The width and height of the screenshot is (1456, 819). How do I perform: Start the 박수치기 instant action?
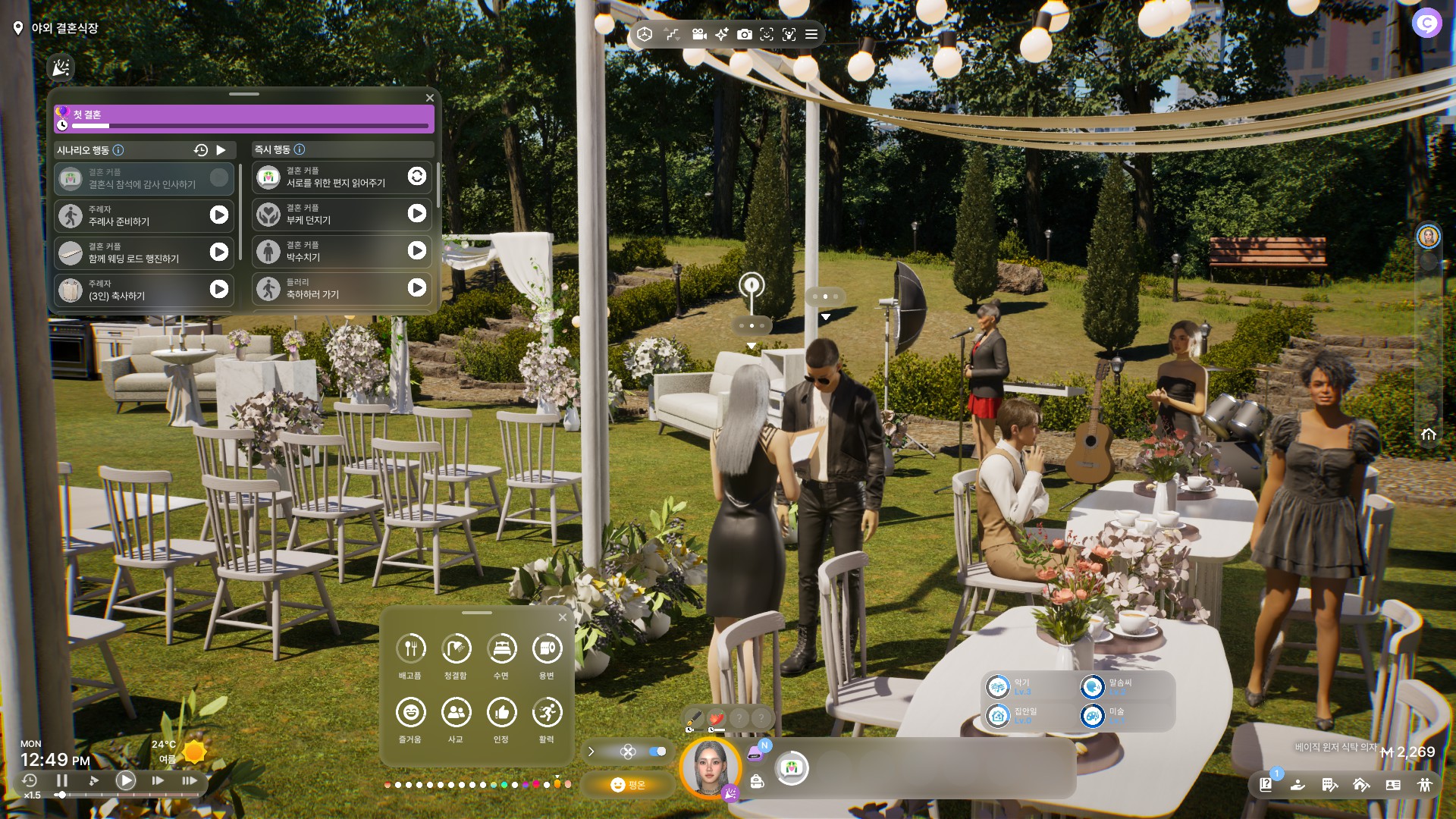416,251
